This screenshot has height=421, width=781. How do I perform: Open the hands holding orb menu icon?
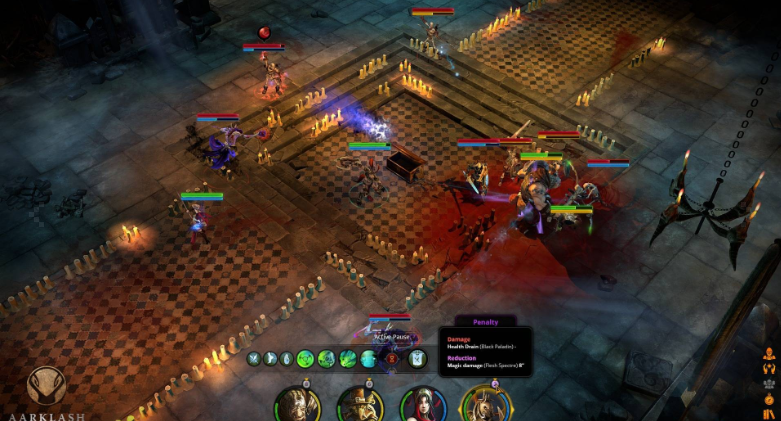(769, 368)
